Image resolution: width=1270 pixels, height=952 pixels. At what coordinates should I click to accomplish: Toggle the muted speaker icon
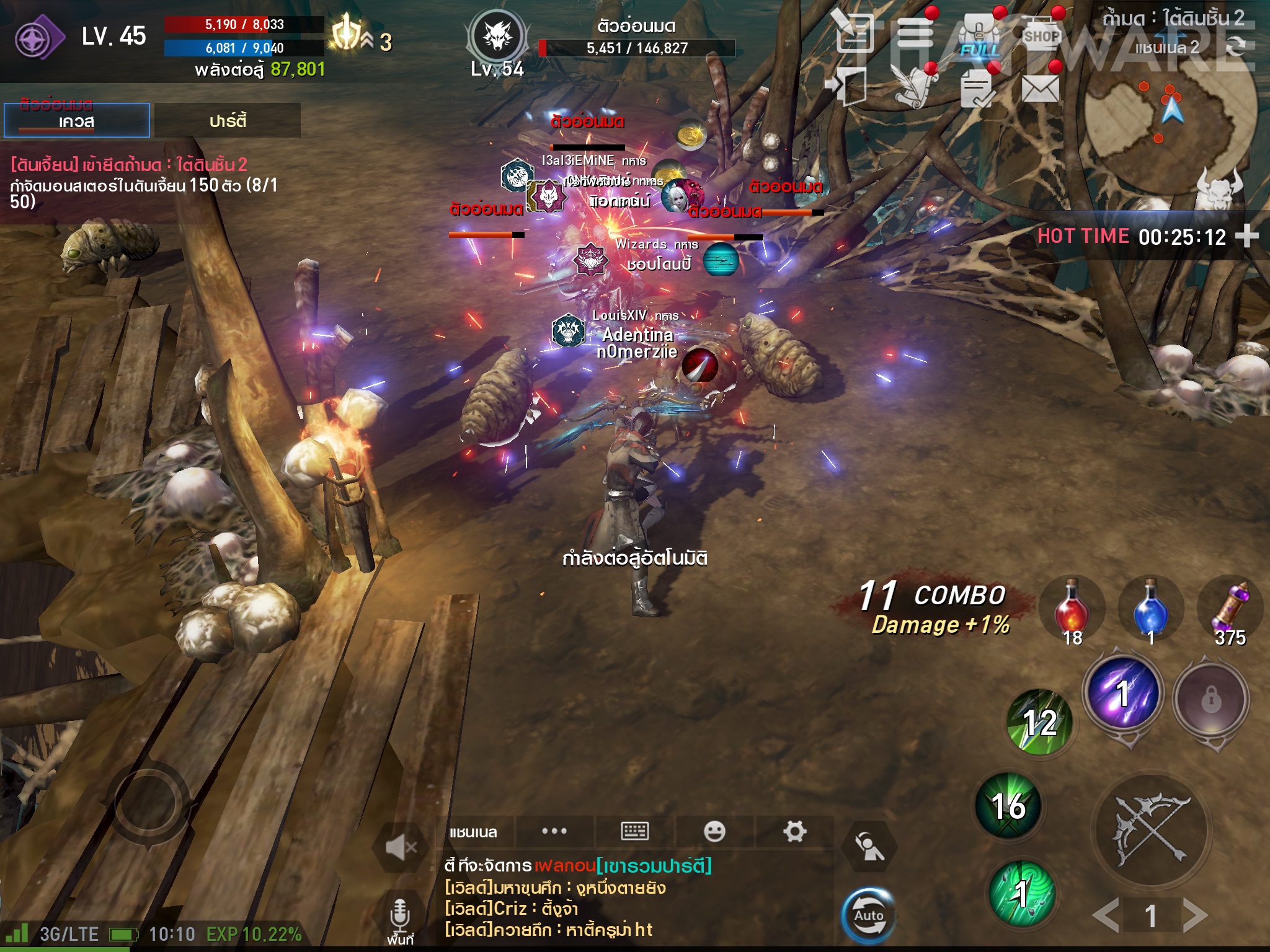click(x=401, y=846)
